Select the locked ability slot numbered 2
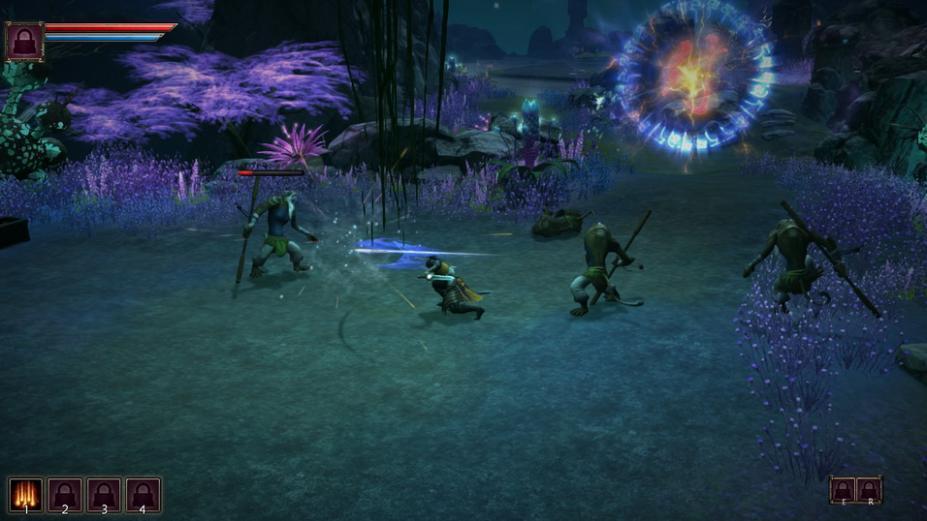The width and height of the screenshot is (927, 521). coord(65,494)
